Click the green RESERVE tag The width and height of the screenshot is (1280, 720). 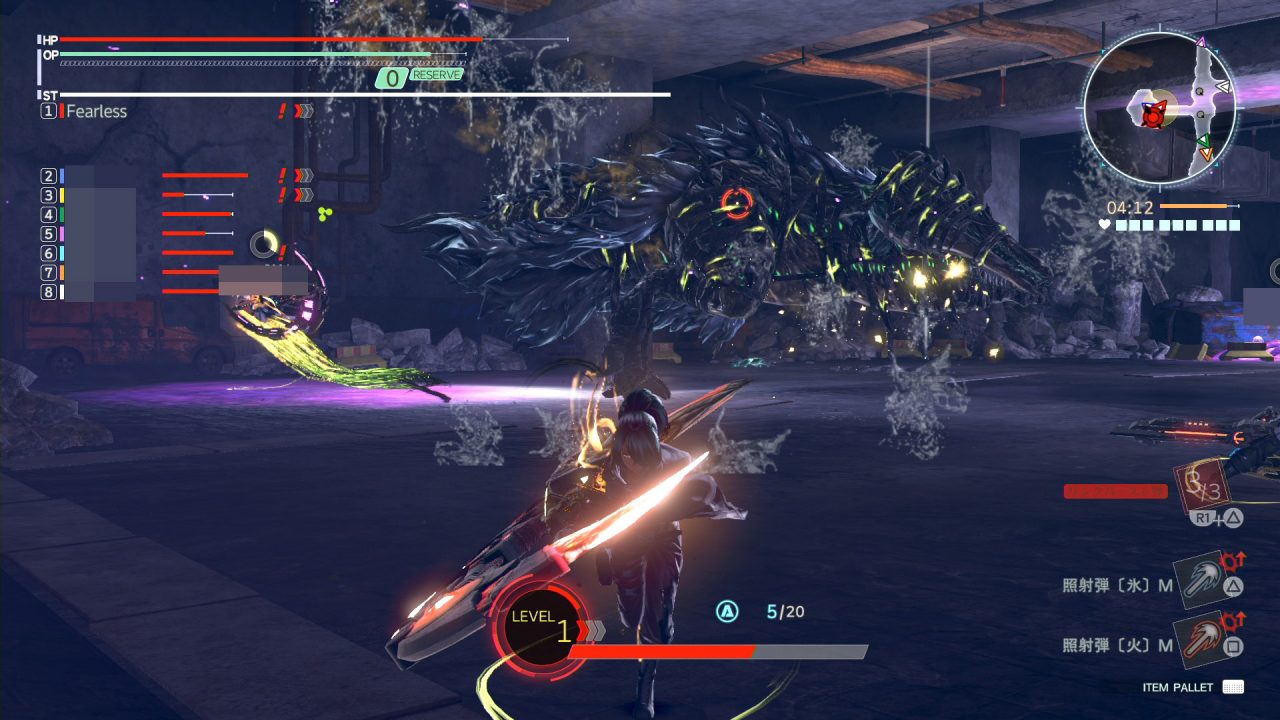(436, 75)
